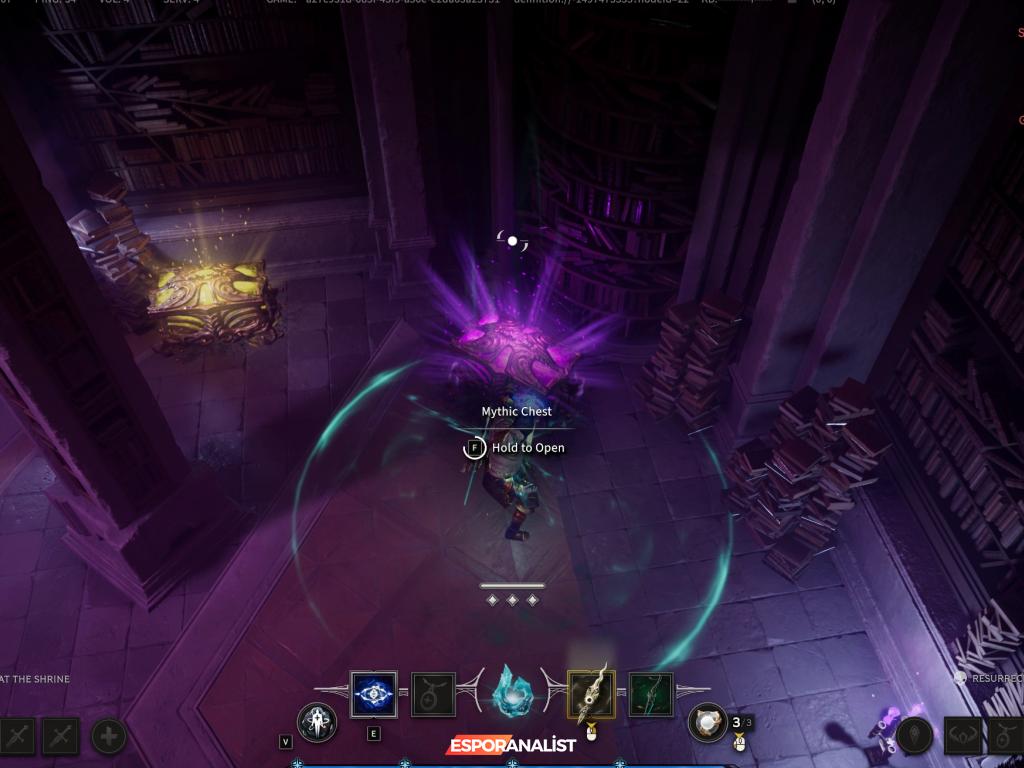Select the horned helmet equipment slot
Image resolution: width=1024 pixels, height=768 pixels.
coord(963,737)
